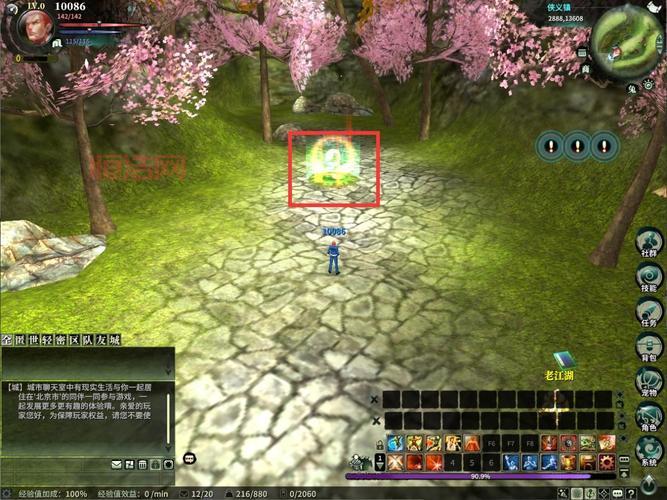Open the 技能 skills menu
This screenshot has width=667, height=500.
coord(648,277)
